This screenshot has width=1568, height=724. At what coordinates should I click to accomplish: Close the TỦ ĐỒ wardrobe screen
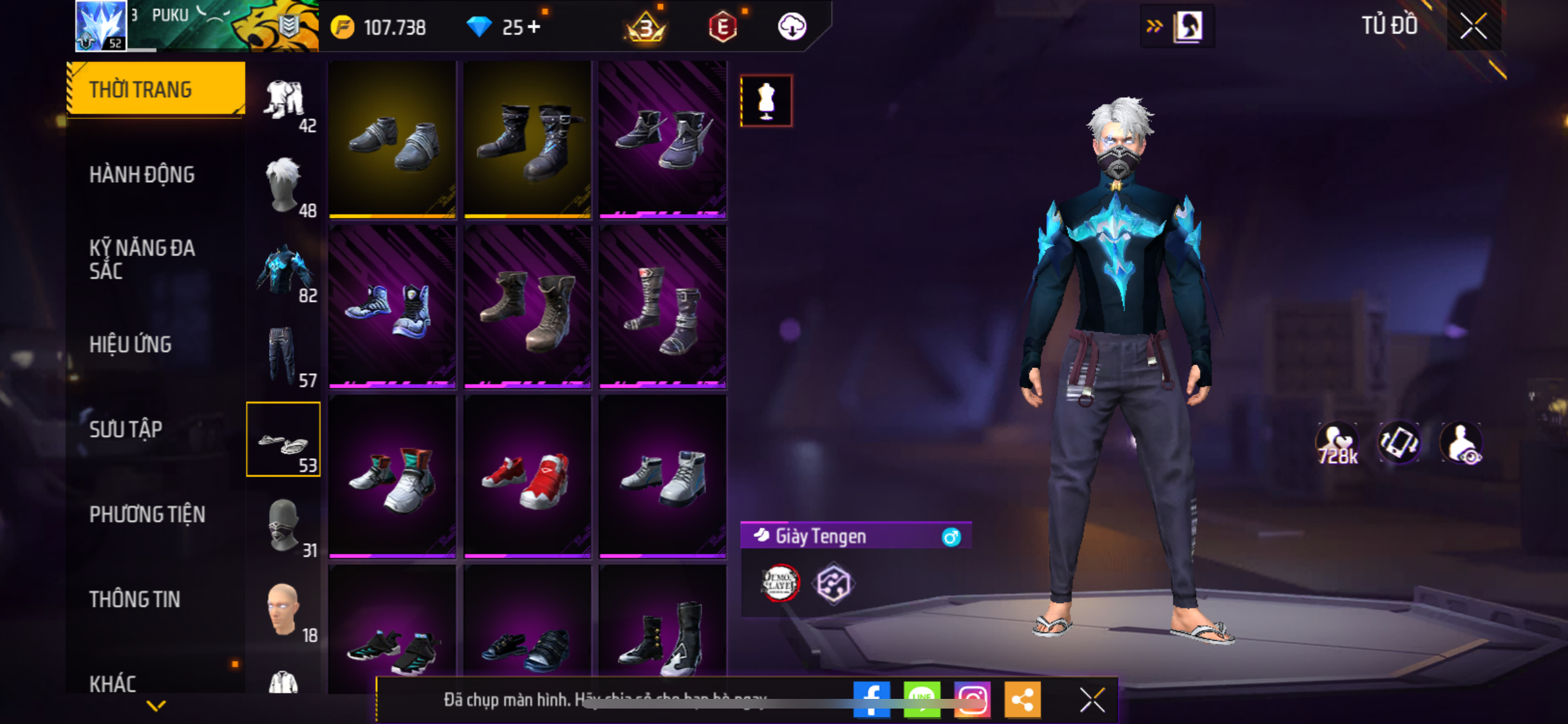(x=1473, y=26)
